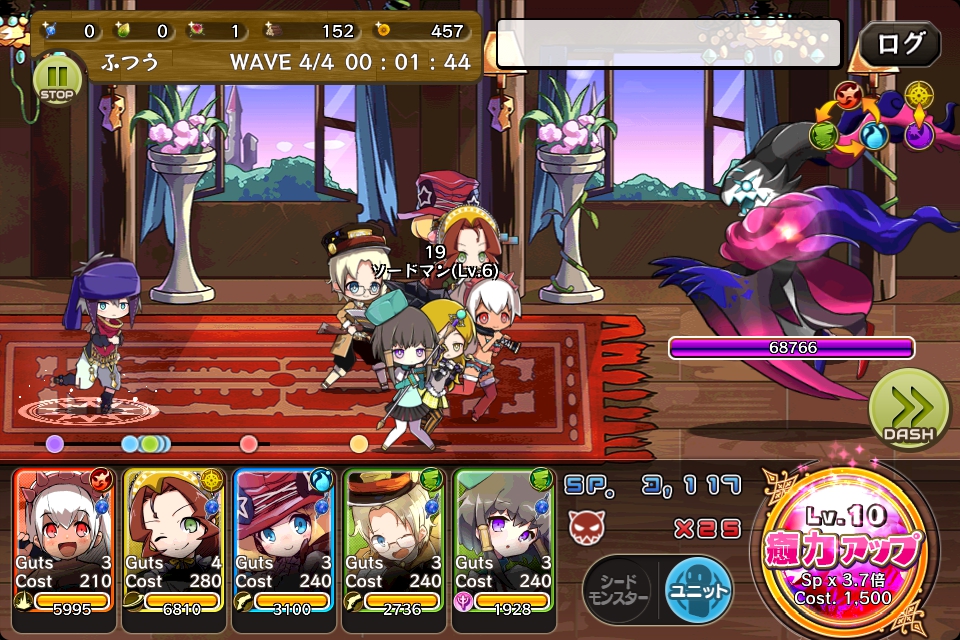
Task: Deploy the blonde glasses-wearing unit card
Action: (x=395, y=540)
